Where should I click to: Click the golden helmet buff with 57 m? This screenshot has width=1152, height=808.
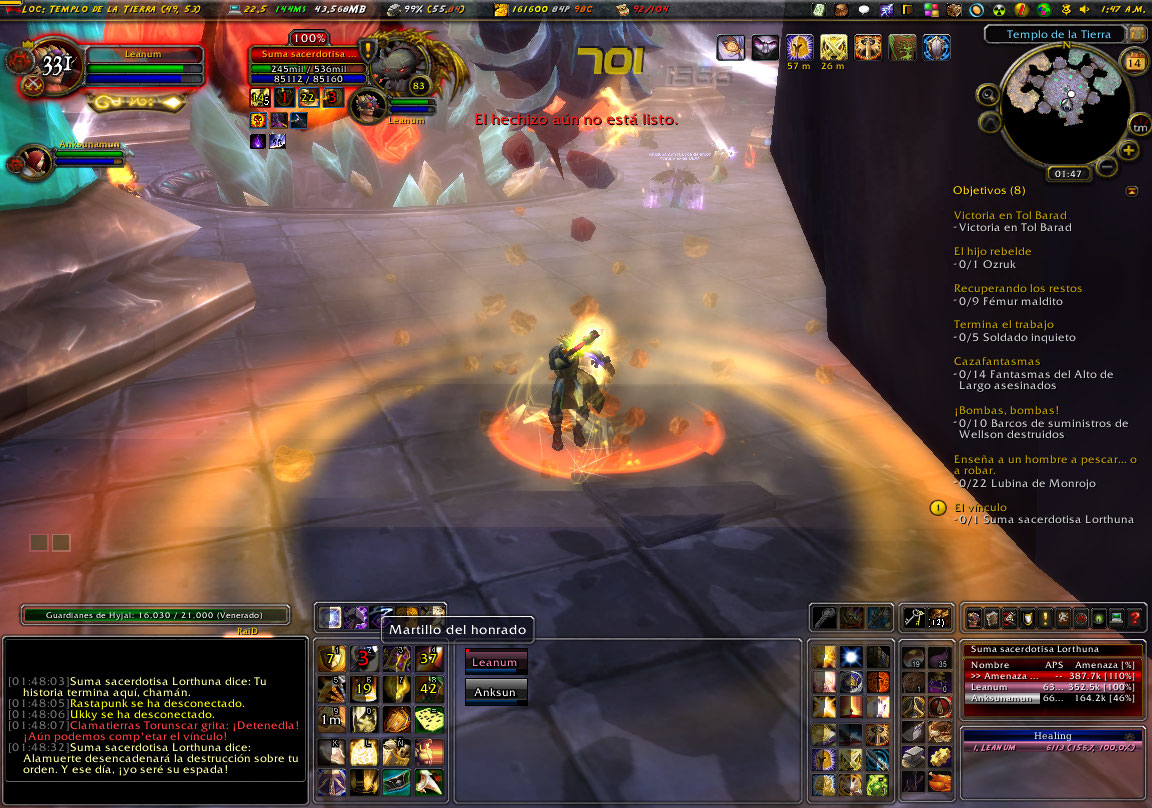pyautogui.click(x=798, y=47)
